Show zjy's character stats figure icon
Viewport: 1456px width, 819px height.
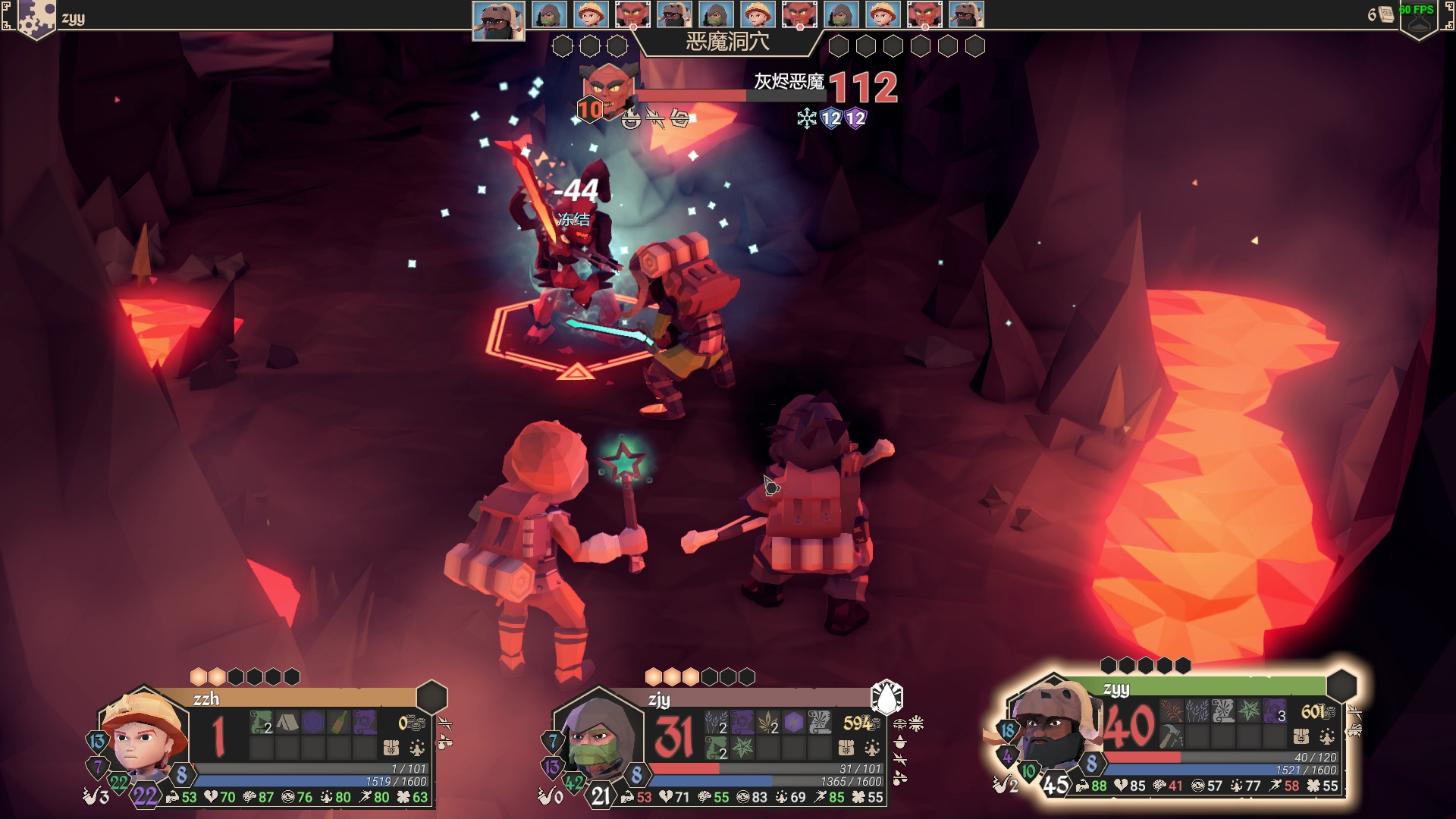tap(872, 748)
